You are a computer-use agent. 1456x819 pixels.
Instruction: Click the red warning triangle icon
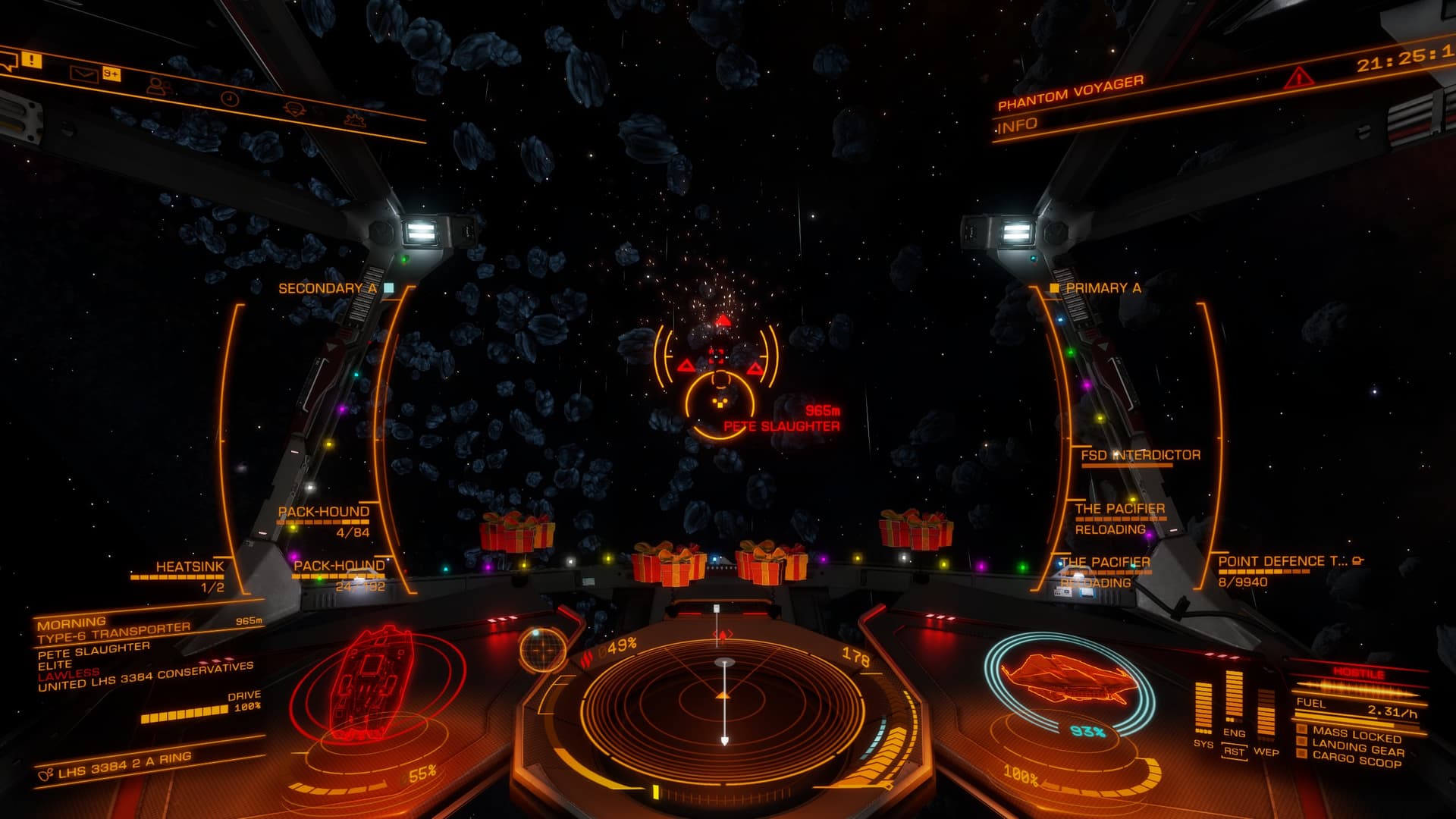point(1299,77)
